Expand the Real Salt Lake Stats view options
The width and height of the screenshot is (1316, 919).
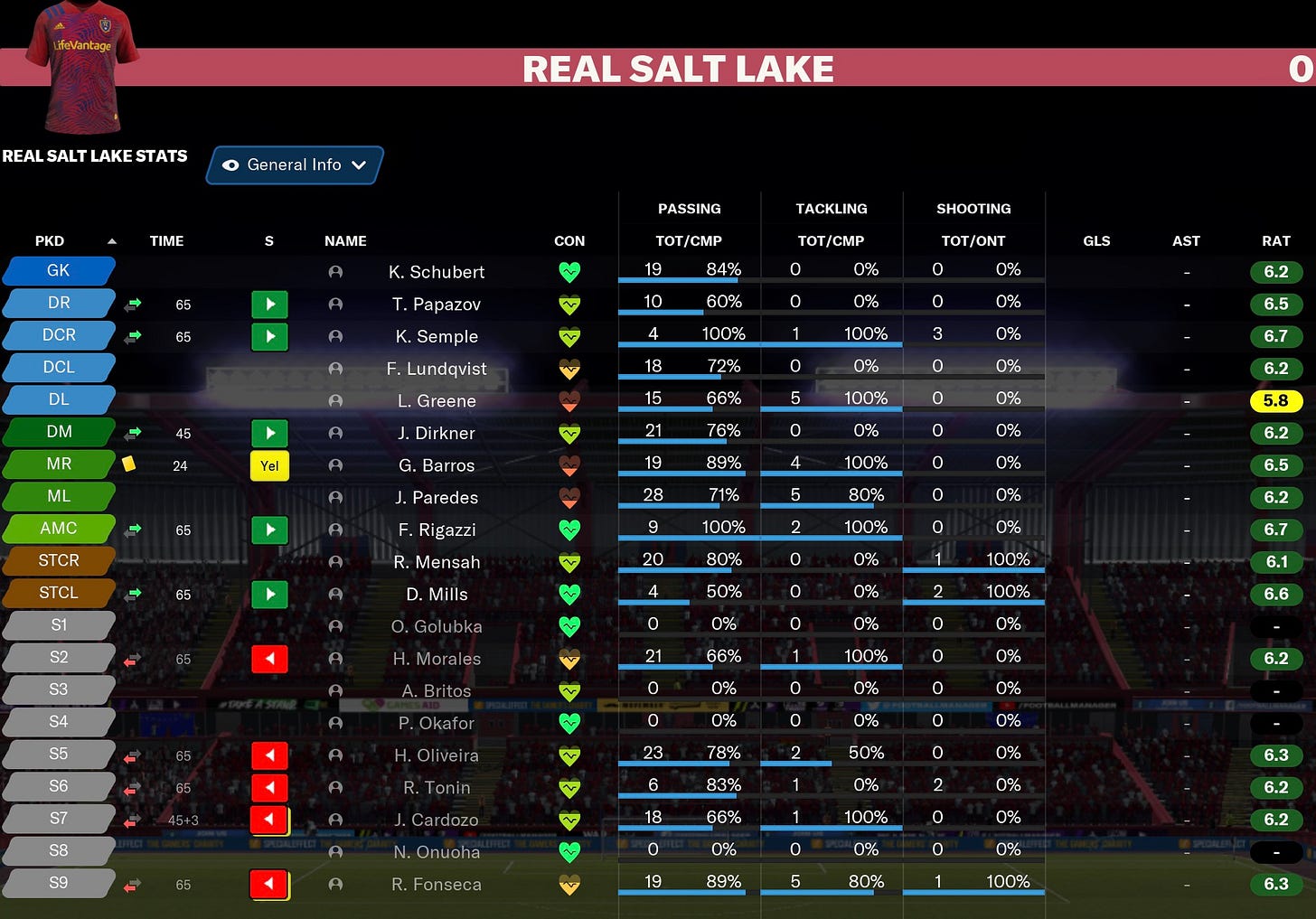[x=294, y=164]
